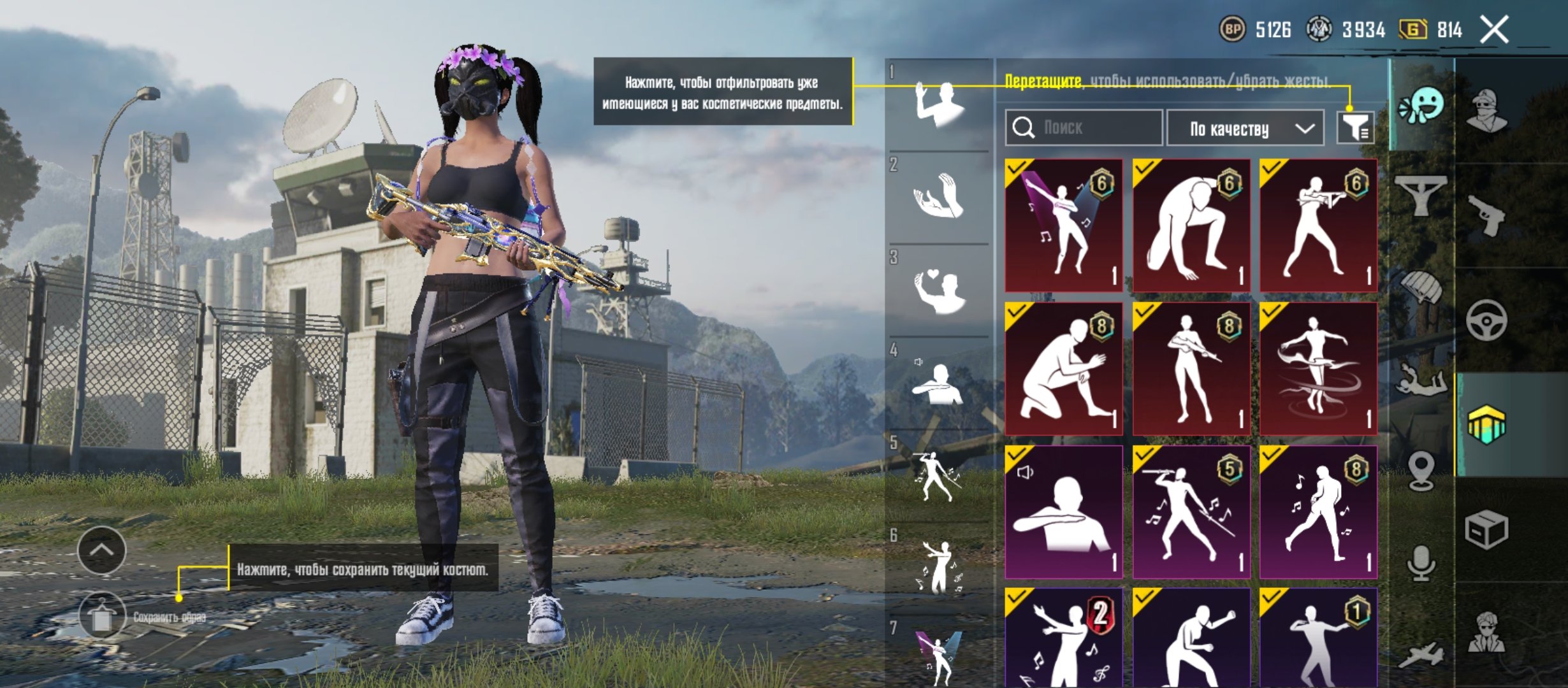Select the waving emote in slot 1
Viewport: 1568px width, 688px height.
tap(938, 105)
